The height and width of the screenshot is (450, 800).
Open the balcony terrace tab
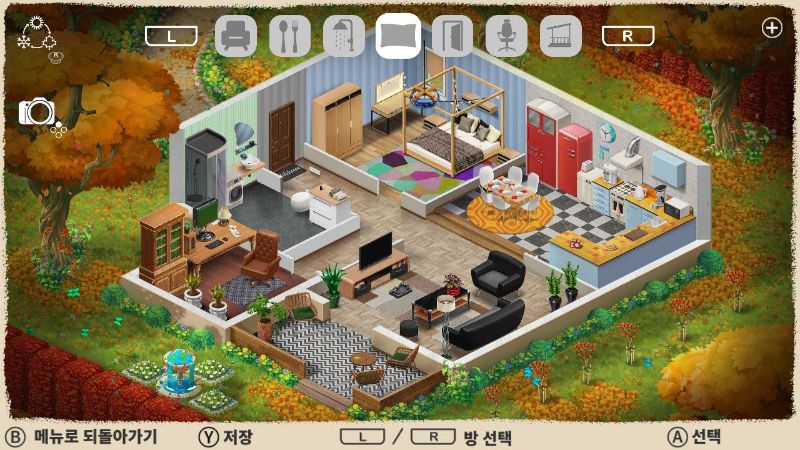(x=560, y=36)
